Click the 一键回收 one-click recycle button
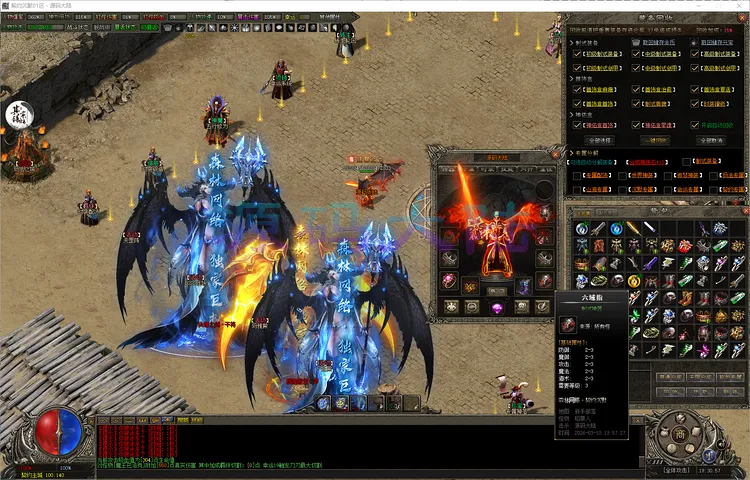The image size is (750, 480). [x=655, y=141]
